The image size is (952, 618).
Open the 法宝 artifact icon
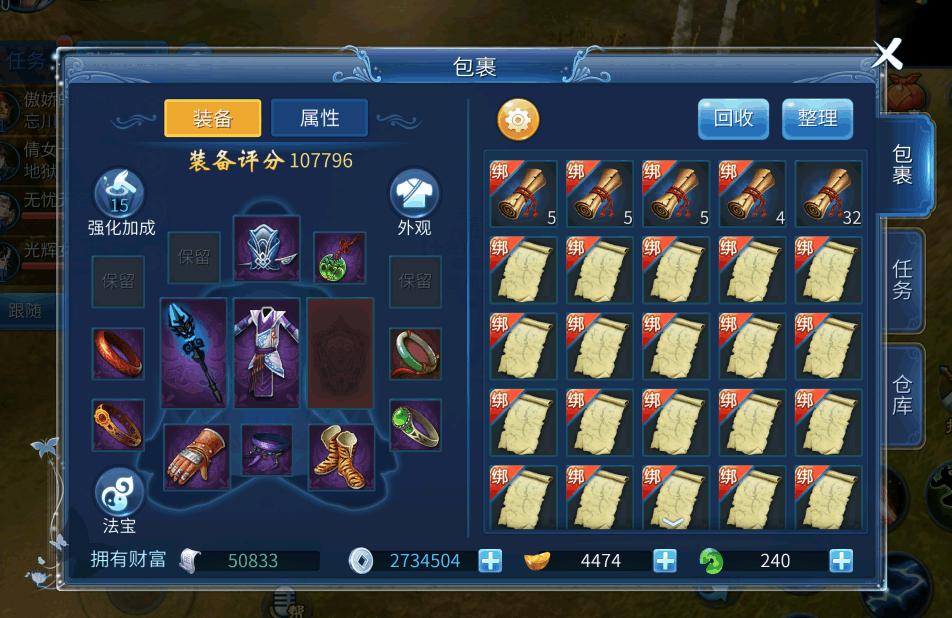[120, 493]
